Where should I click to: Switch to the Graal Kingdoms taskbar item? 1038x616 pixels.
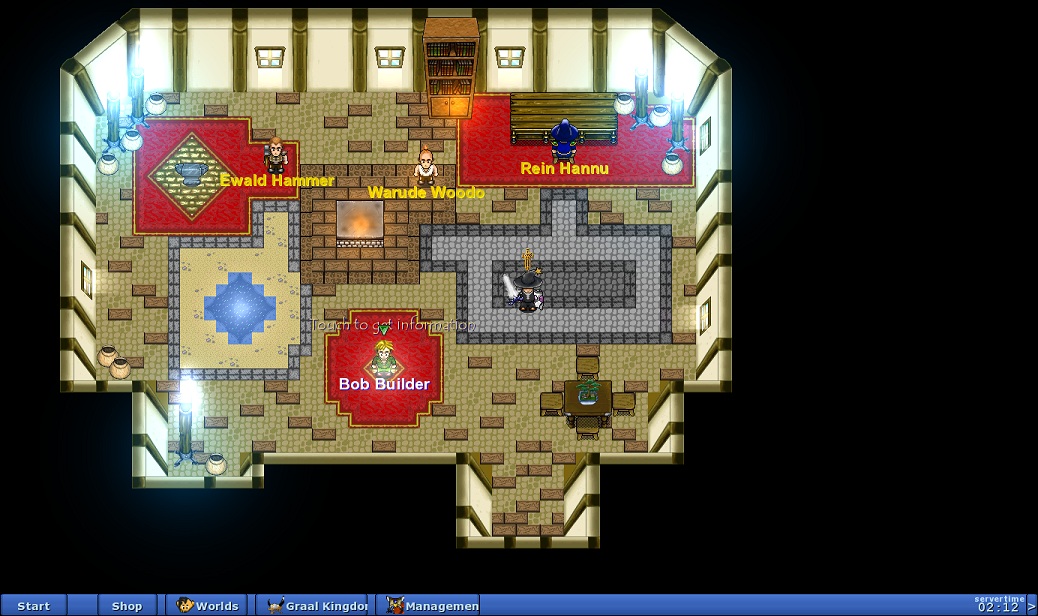(x=312, y=606)
